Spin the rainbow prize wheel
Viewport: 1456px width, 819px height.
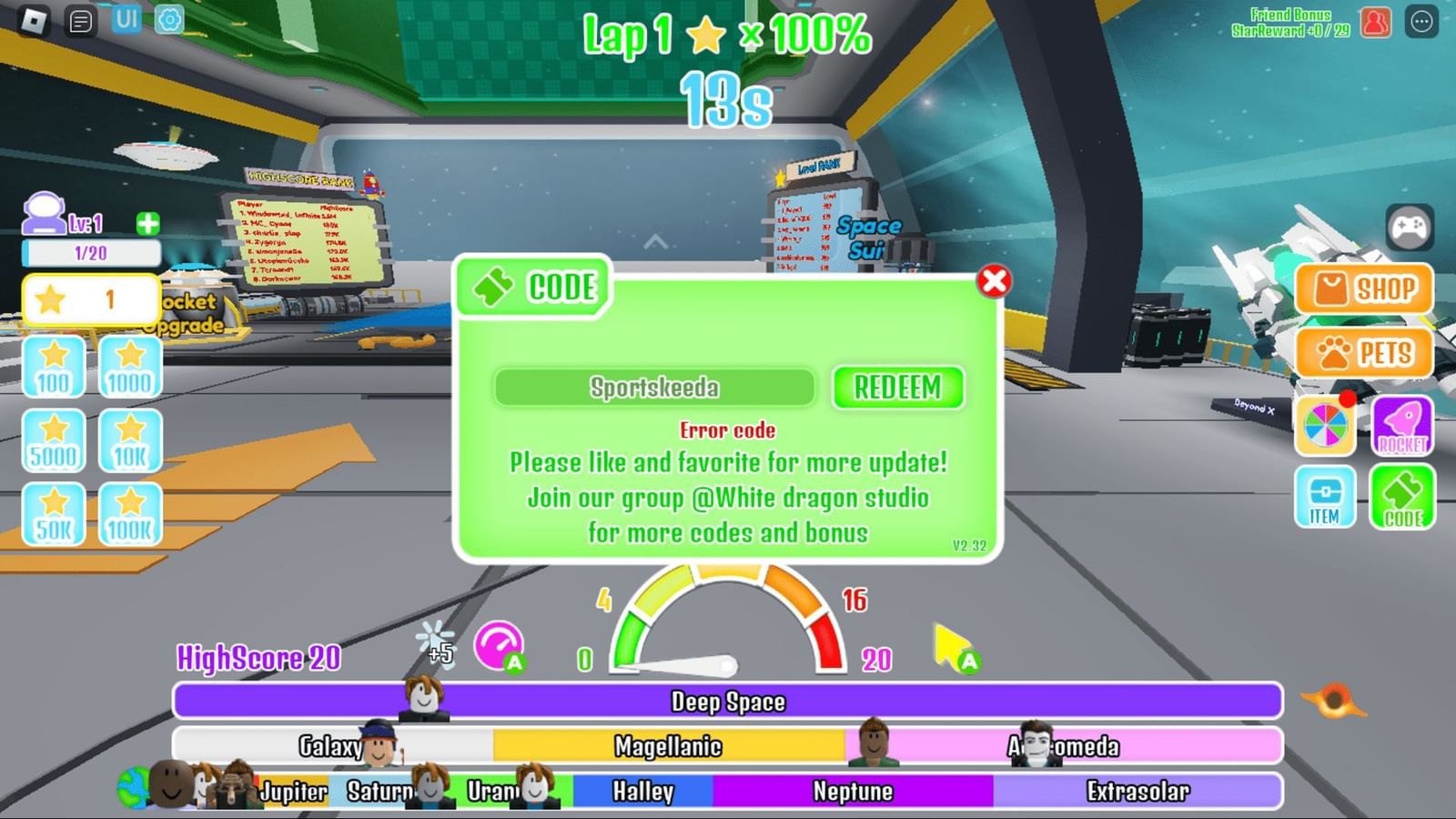click(1324, 426)
